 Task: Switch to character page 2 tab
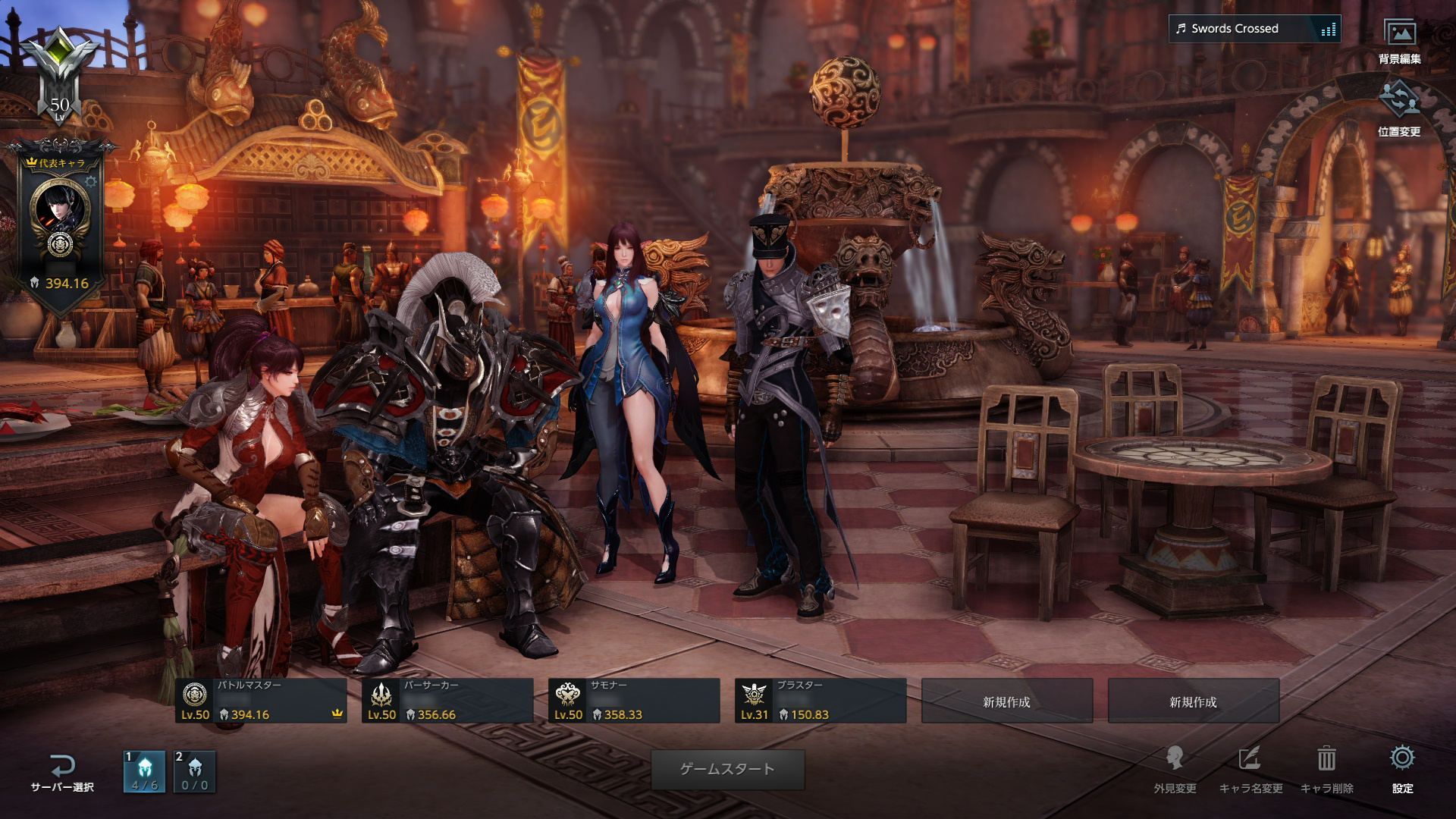pos(195,771)
